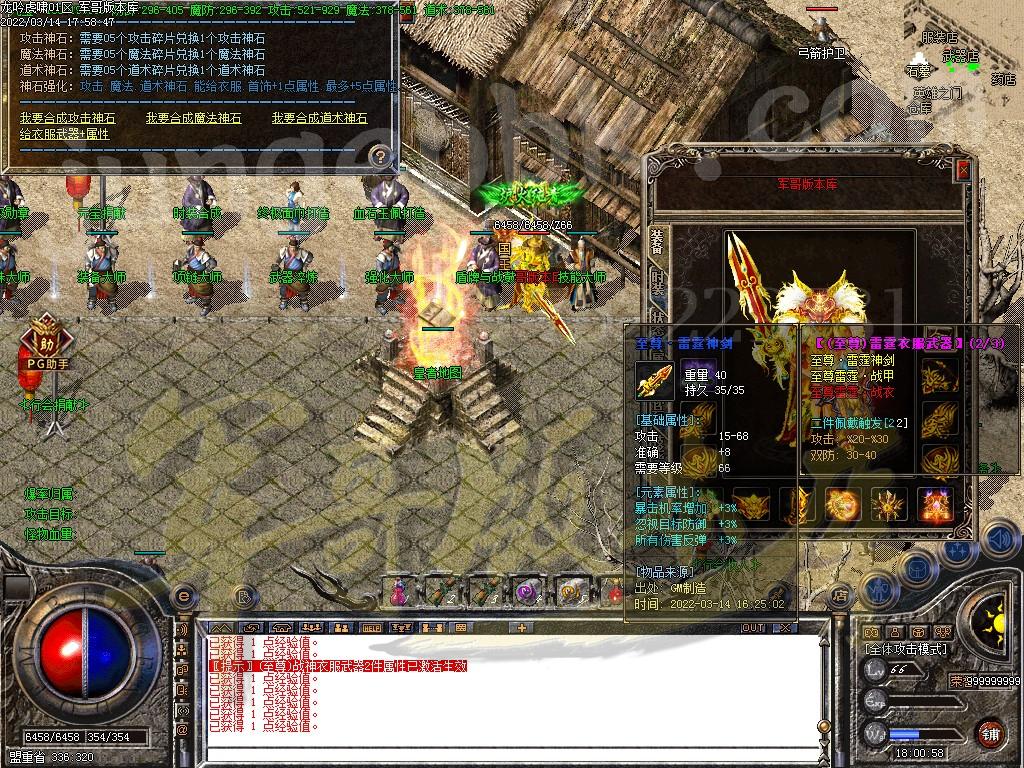Select the '@' chat channel button
1024x768 pixels.
[183, 732]
